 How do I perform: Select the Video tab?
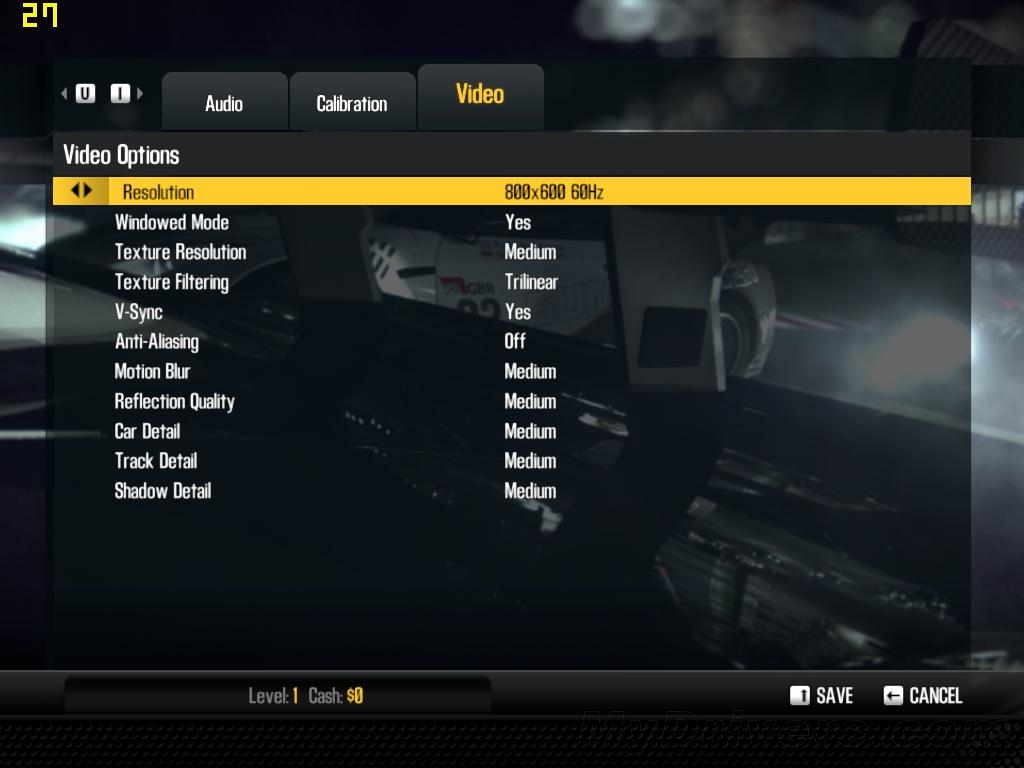480,95
